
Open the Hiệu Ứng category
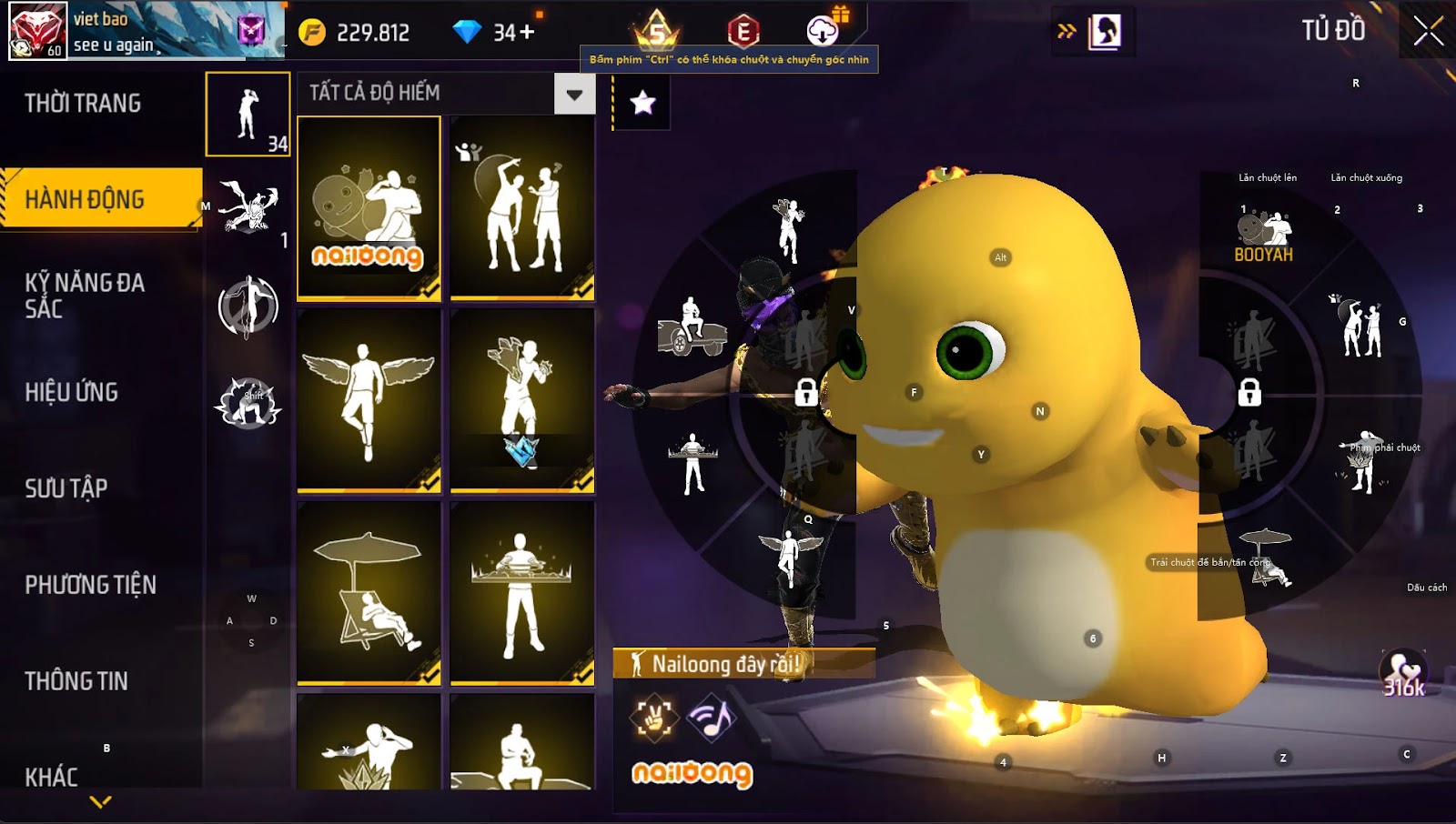pyautogui.click(x=72, y=392)
